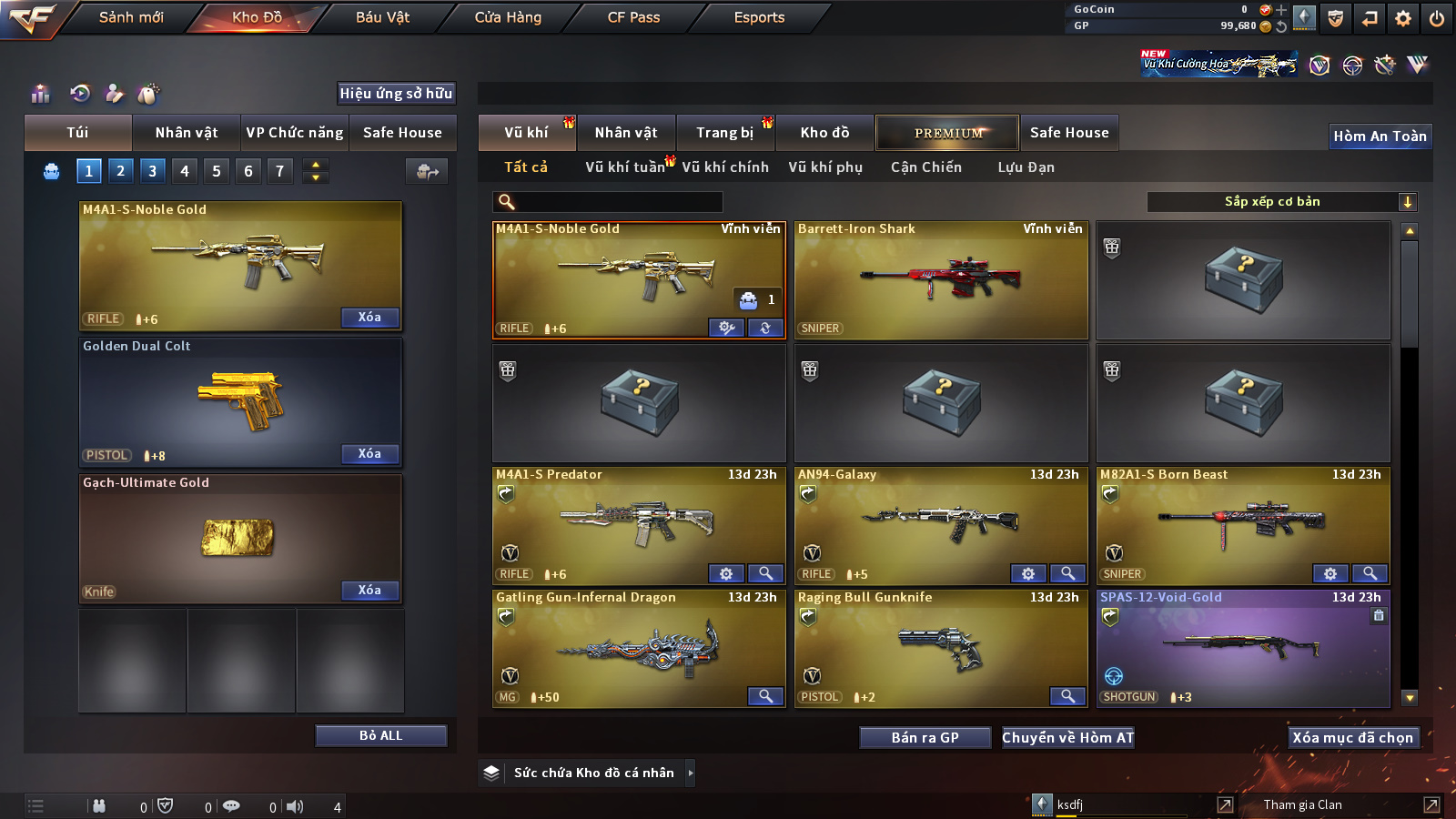Screen dimensions: 1456x819
Task: Show the Cận Chiến melee category
Action: tap(925, 167)
